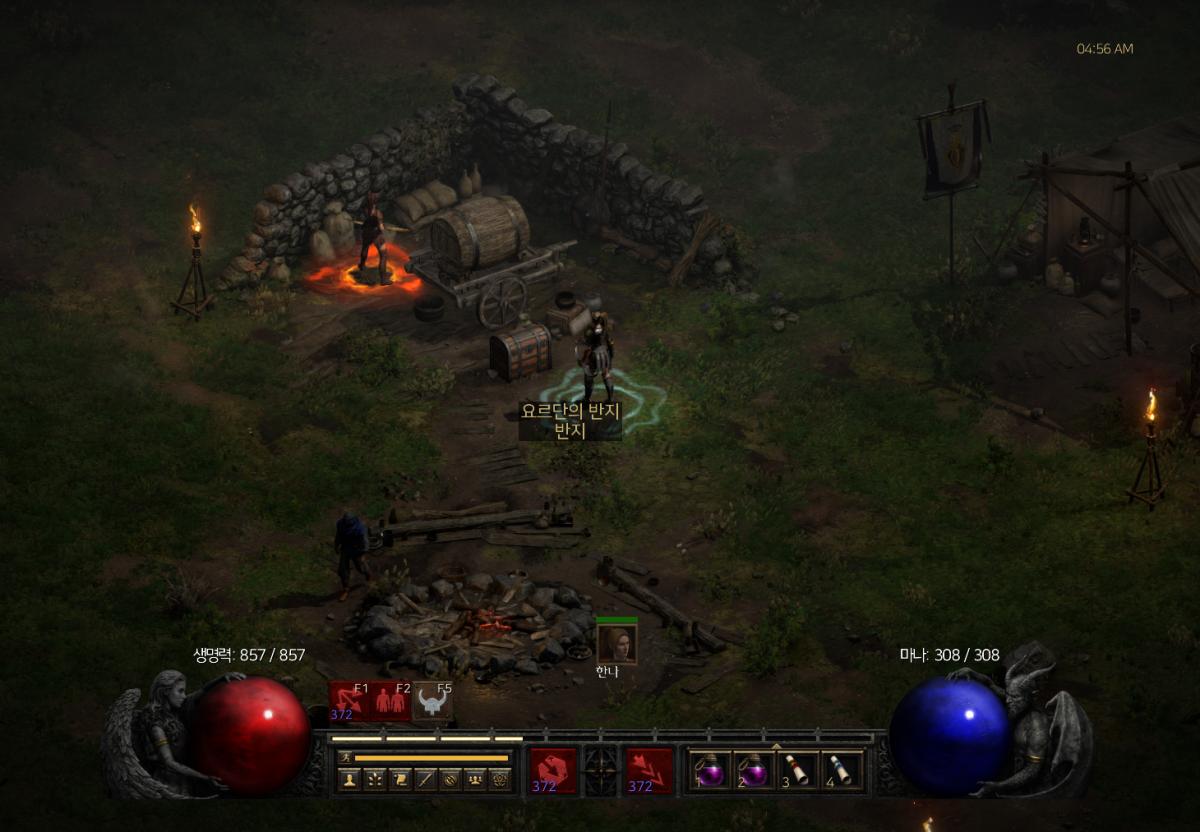Open the quest log scroll button
Viewport: 1200px width, 832px height.
pyautogui.click(x=399, y=780)
